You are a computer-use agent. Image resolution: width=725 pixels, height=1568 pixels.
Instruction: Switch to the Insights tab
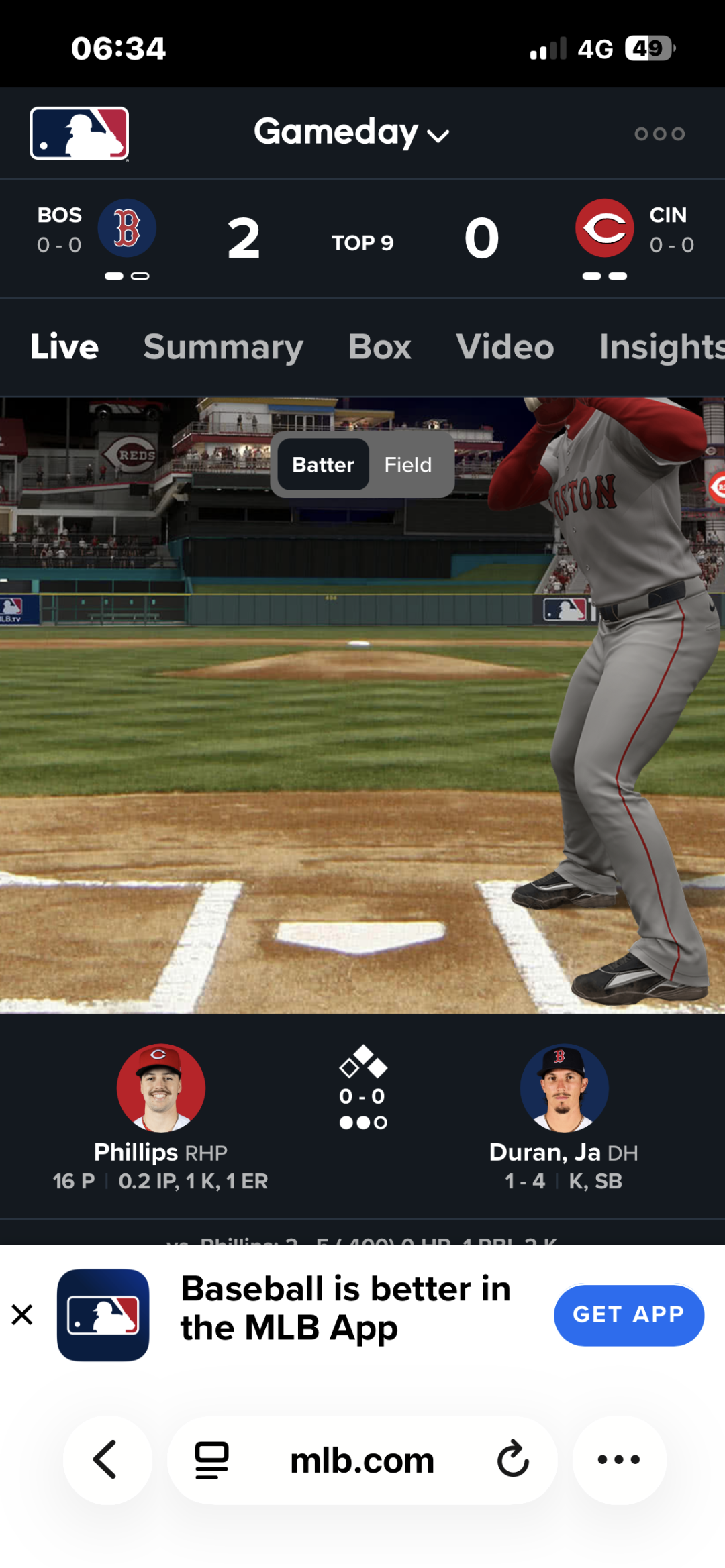661,347
